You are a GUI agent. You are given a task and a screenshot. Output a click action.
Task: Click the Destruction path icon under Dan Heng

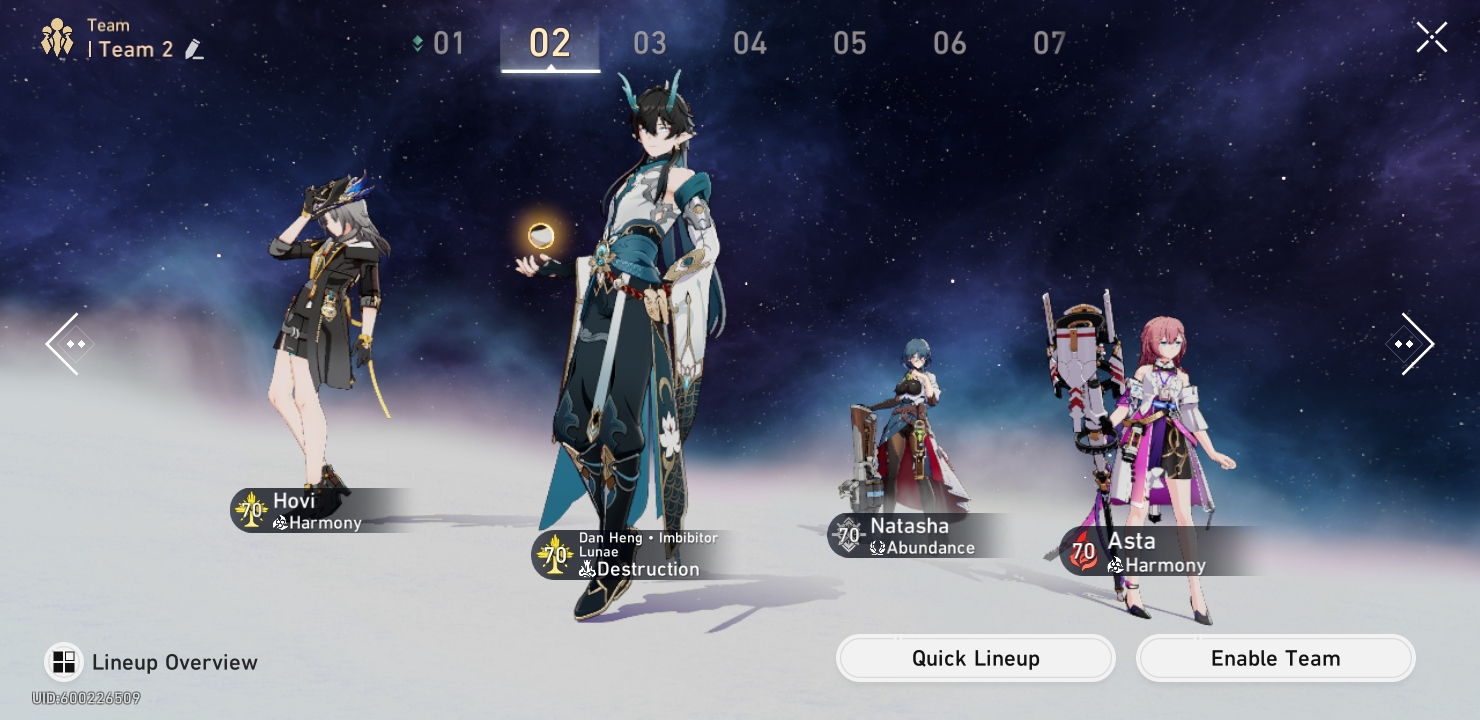[586, 569]
